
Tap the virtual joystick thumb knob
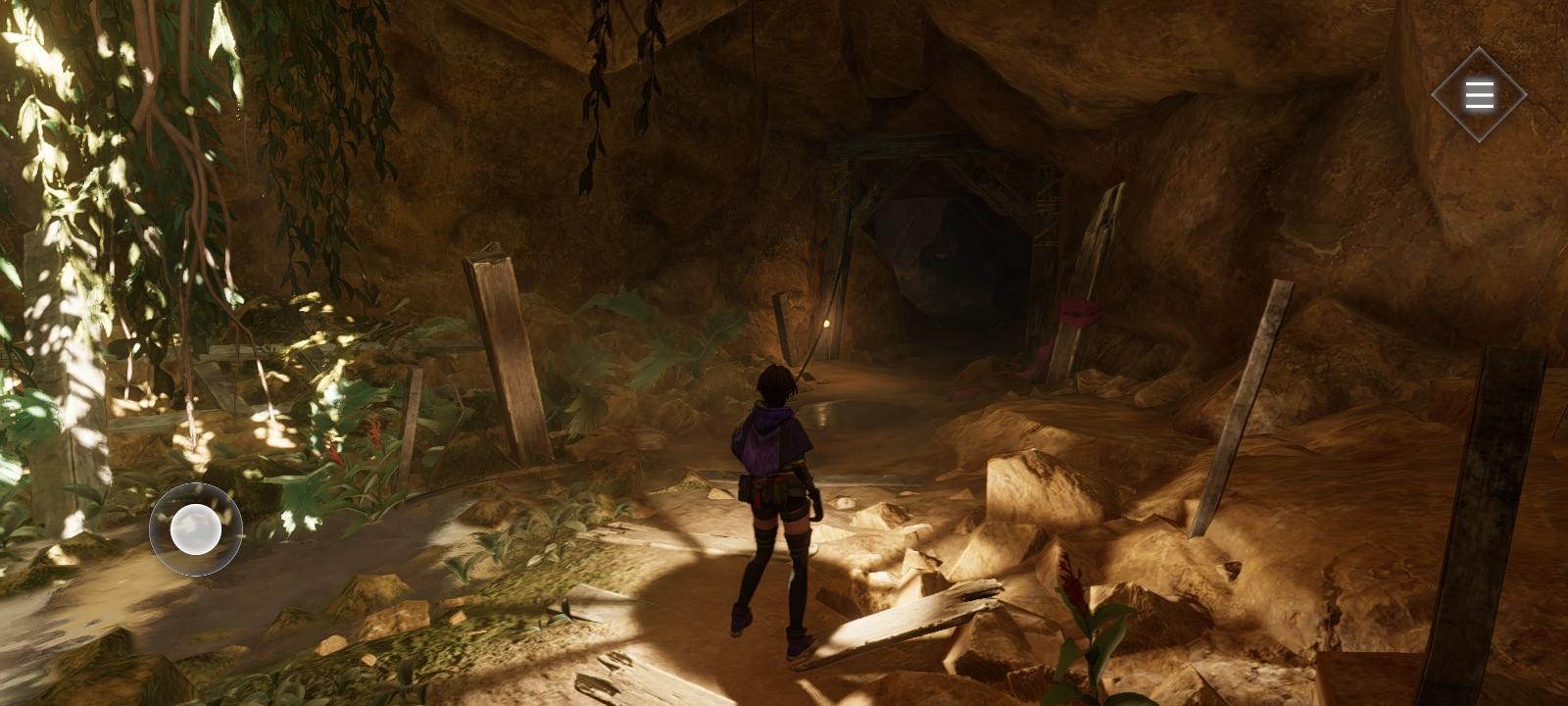point(195,529)
